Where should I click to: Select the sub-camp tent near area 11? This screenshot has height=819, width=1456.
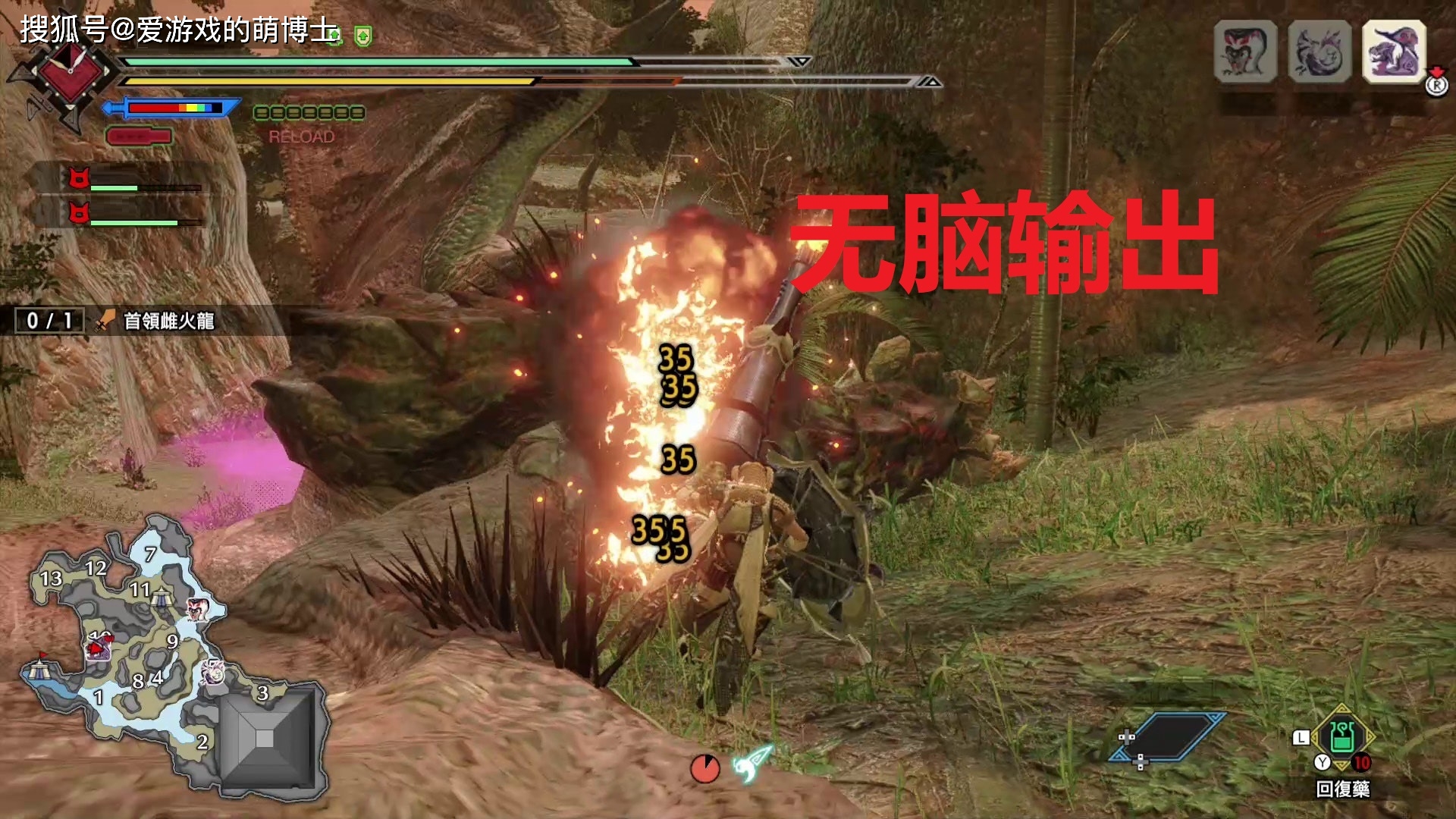(x=162, y=599)
